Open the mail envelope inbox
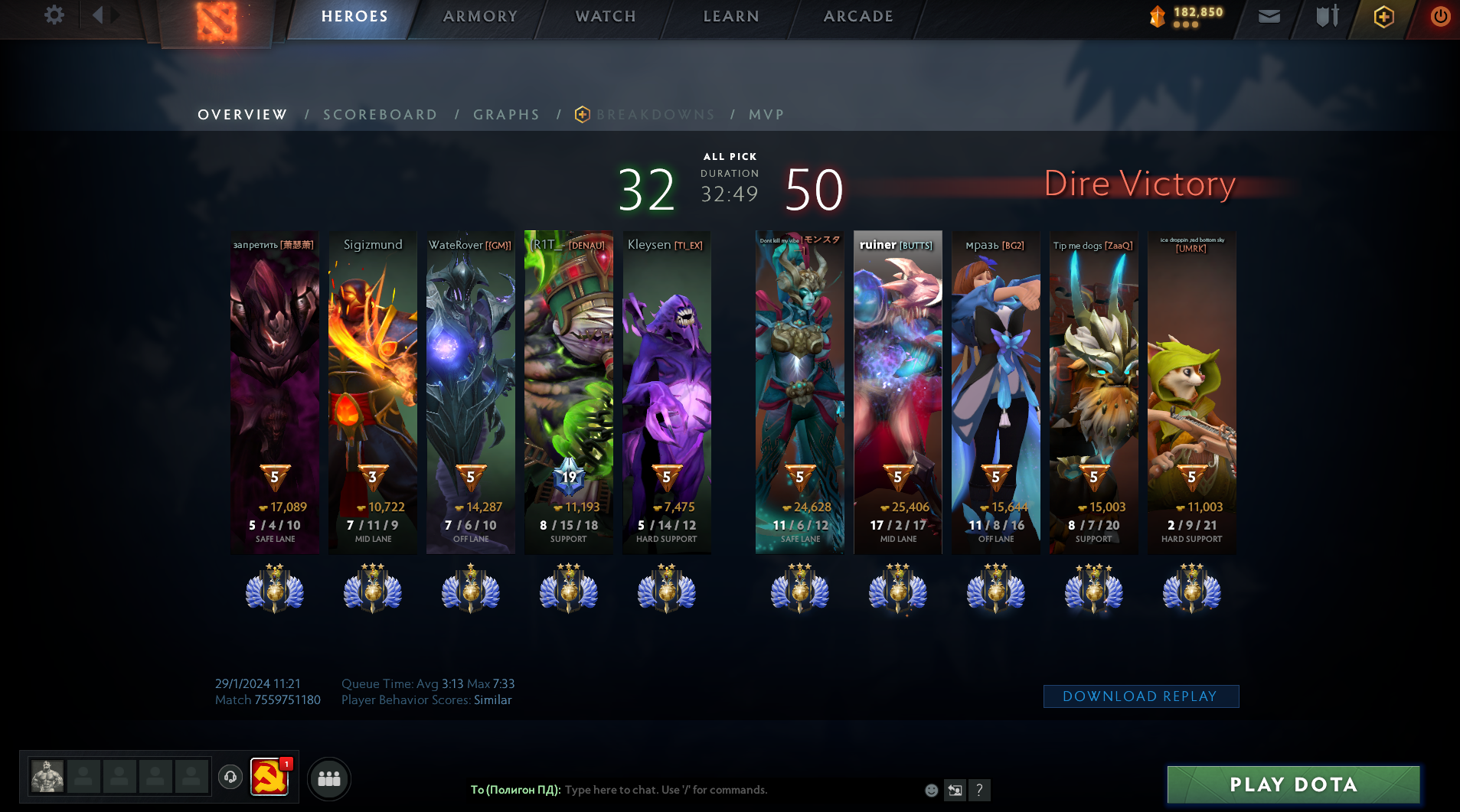Image resolution: width=1460 pixels, height=812 pixels. [x=1269, y=16]
